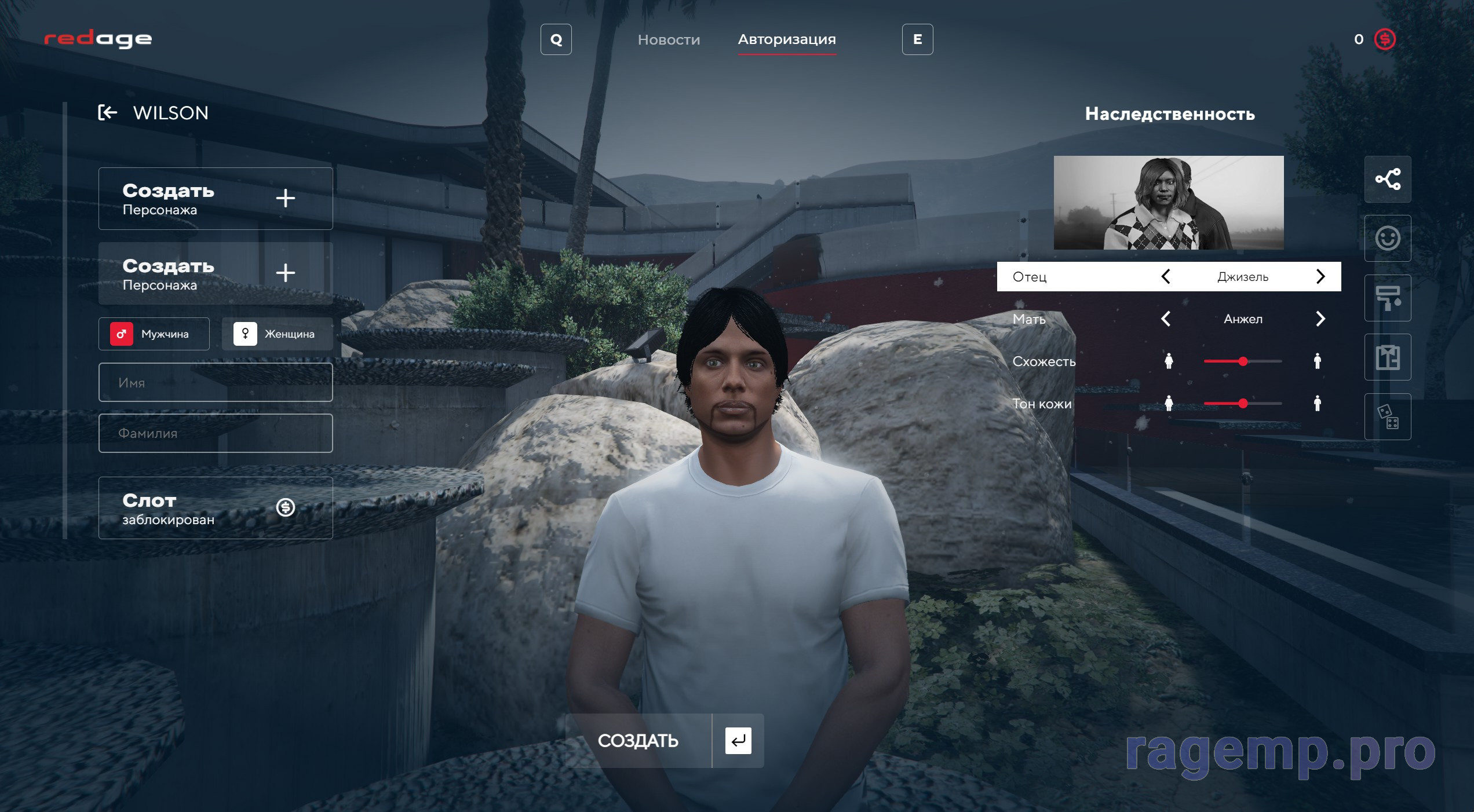Click the Фамилия surname input field

pyautogui.click(x=216, y=433)
